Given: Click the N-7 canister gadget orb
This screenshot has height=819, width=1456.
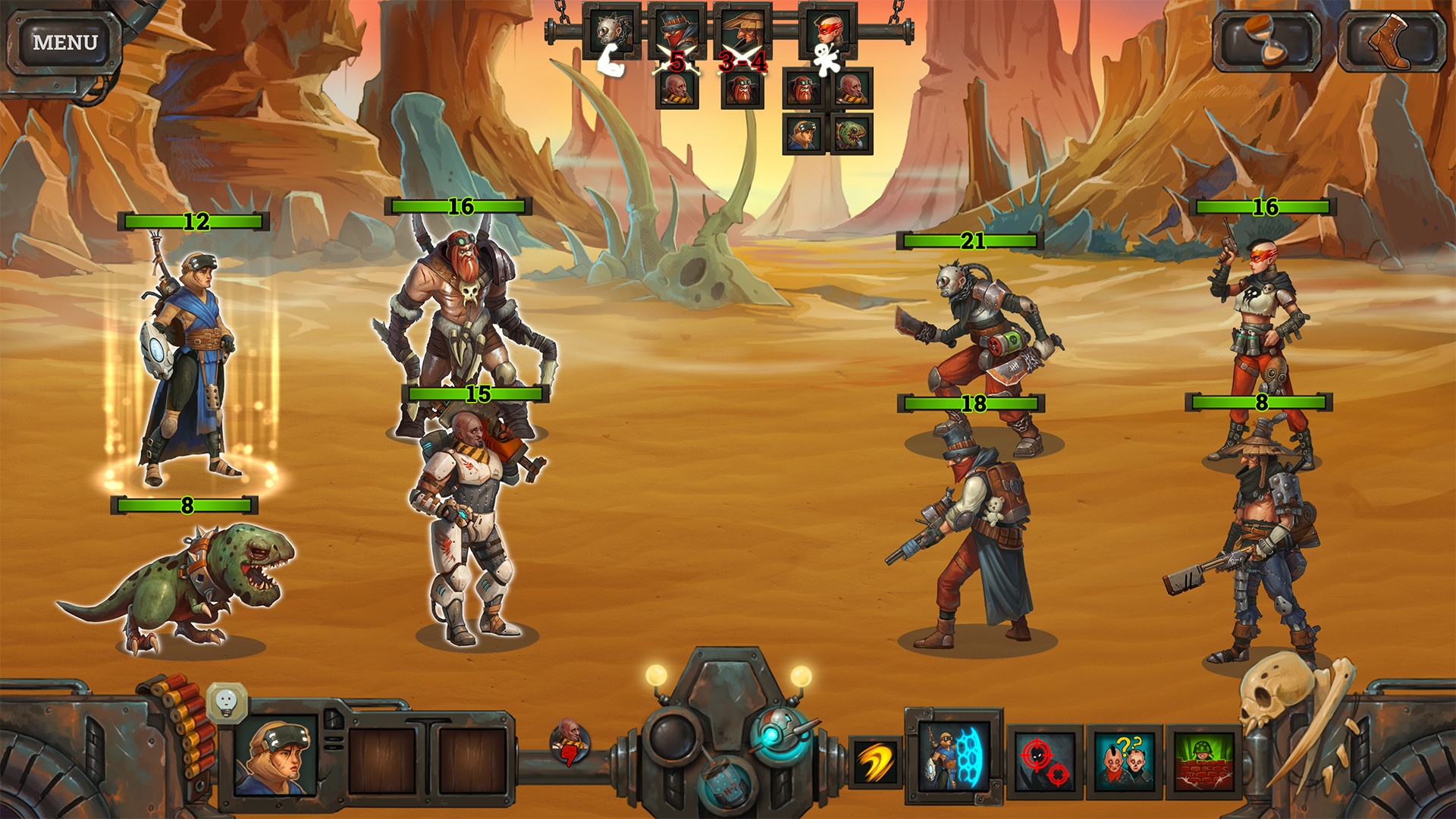Looking at the screenshot, I should (x=725, y=783).
